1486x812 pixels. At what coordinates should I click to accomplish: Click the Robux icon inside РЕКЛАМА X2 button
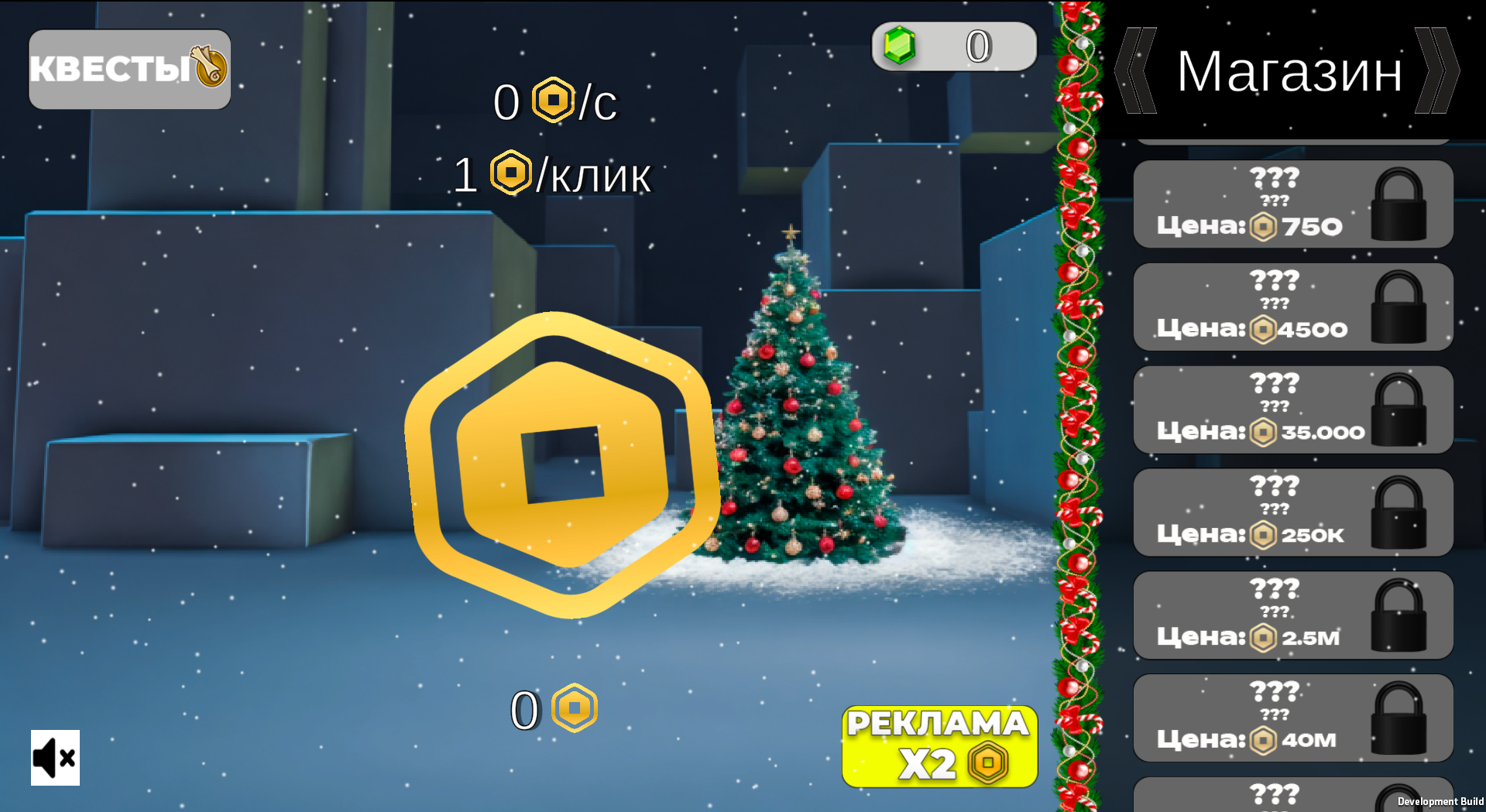(986, 762)
